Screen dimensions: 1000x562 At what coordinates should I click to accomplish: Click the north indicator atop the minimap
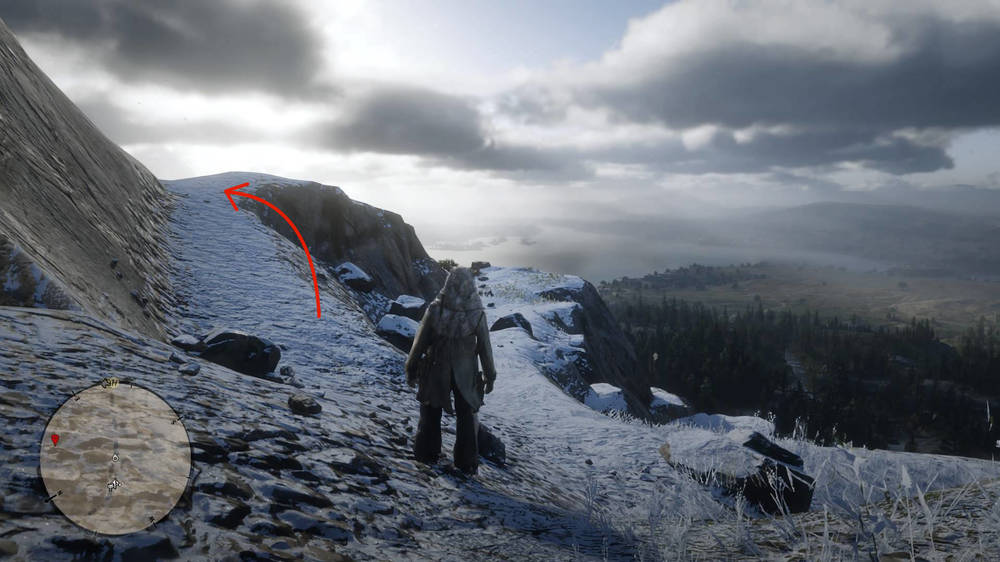pos(111,382)
